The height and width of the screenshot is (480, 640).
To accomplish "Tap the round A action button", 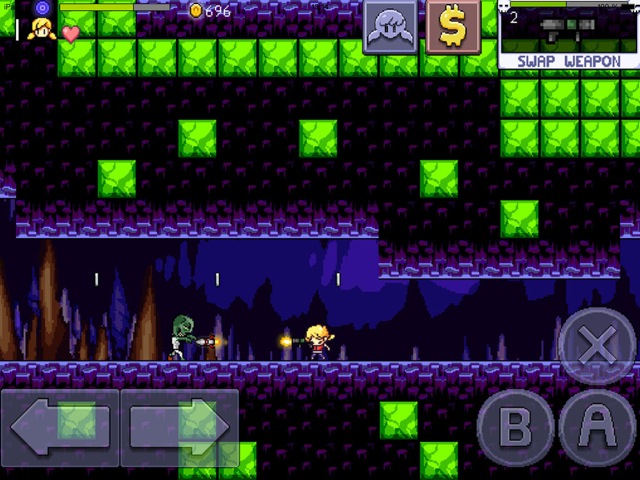I will click(x=598, y=428).
